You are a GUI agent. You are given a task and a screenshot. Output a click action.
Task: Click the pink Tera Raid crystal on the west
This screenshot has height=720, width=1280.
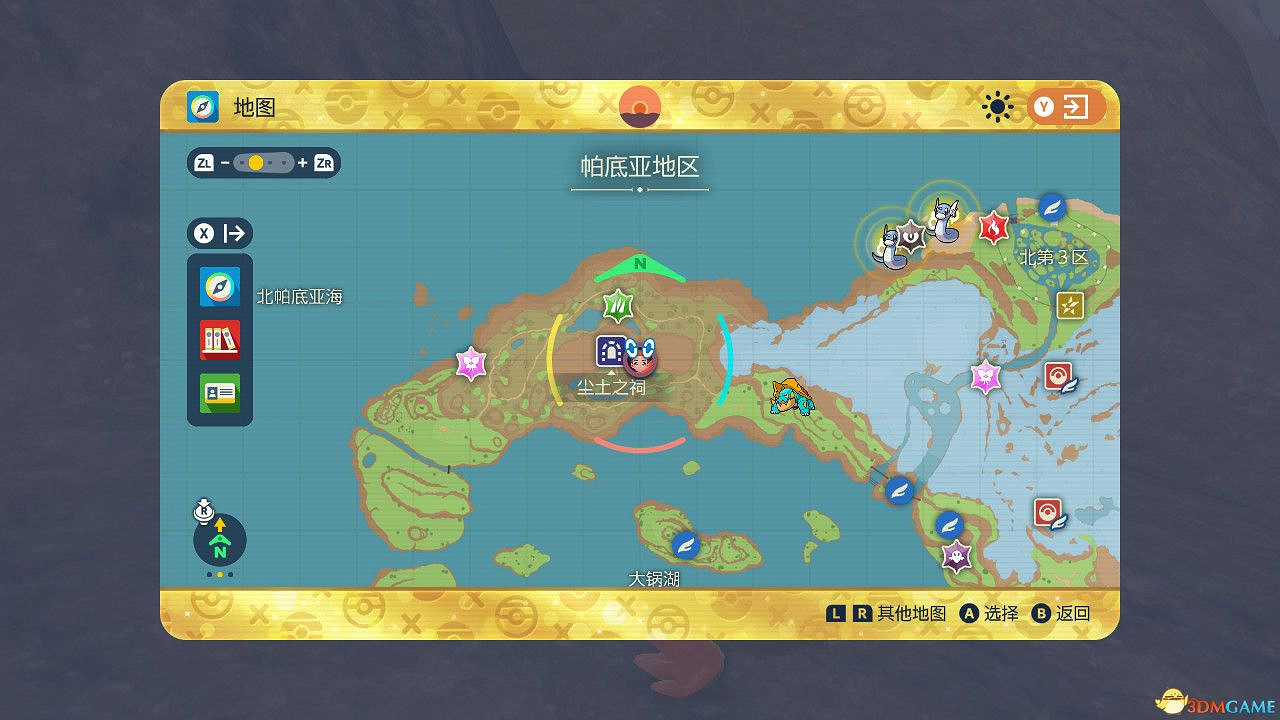coord(470,363)
